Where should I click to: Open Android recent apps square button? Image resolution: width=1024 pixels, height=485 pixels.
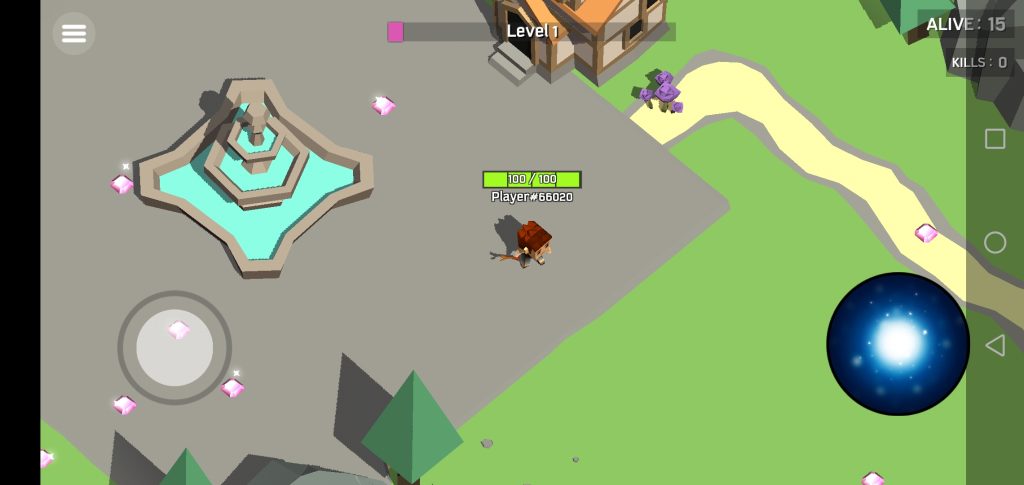(x=995, y=139)
